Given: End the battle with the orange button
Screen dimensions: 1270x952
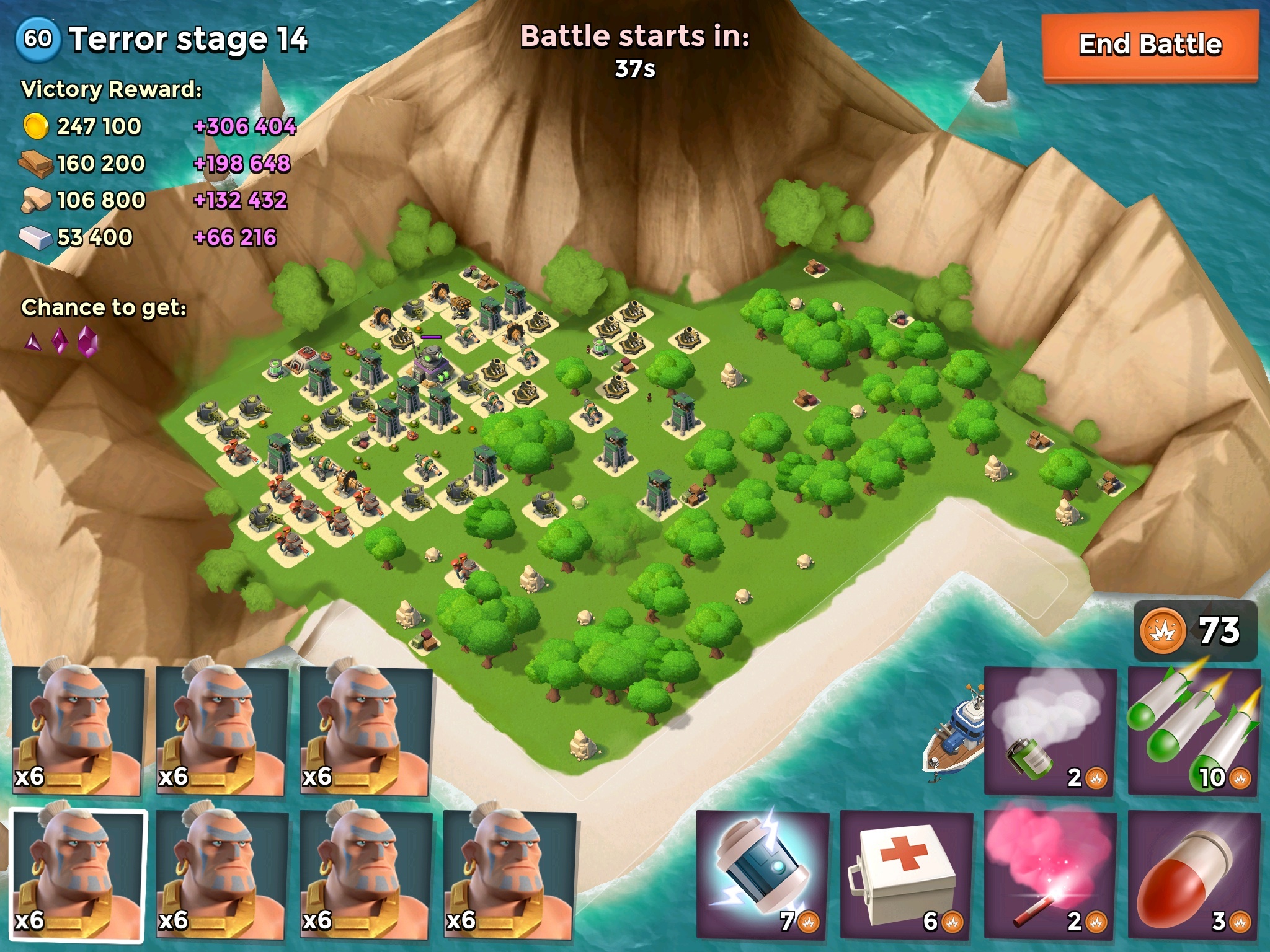Looking at the screenshot, I should [x=1150, y=45].
